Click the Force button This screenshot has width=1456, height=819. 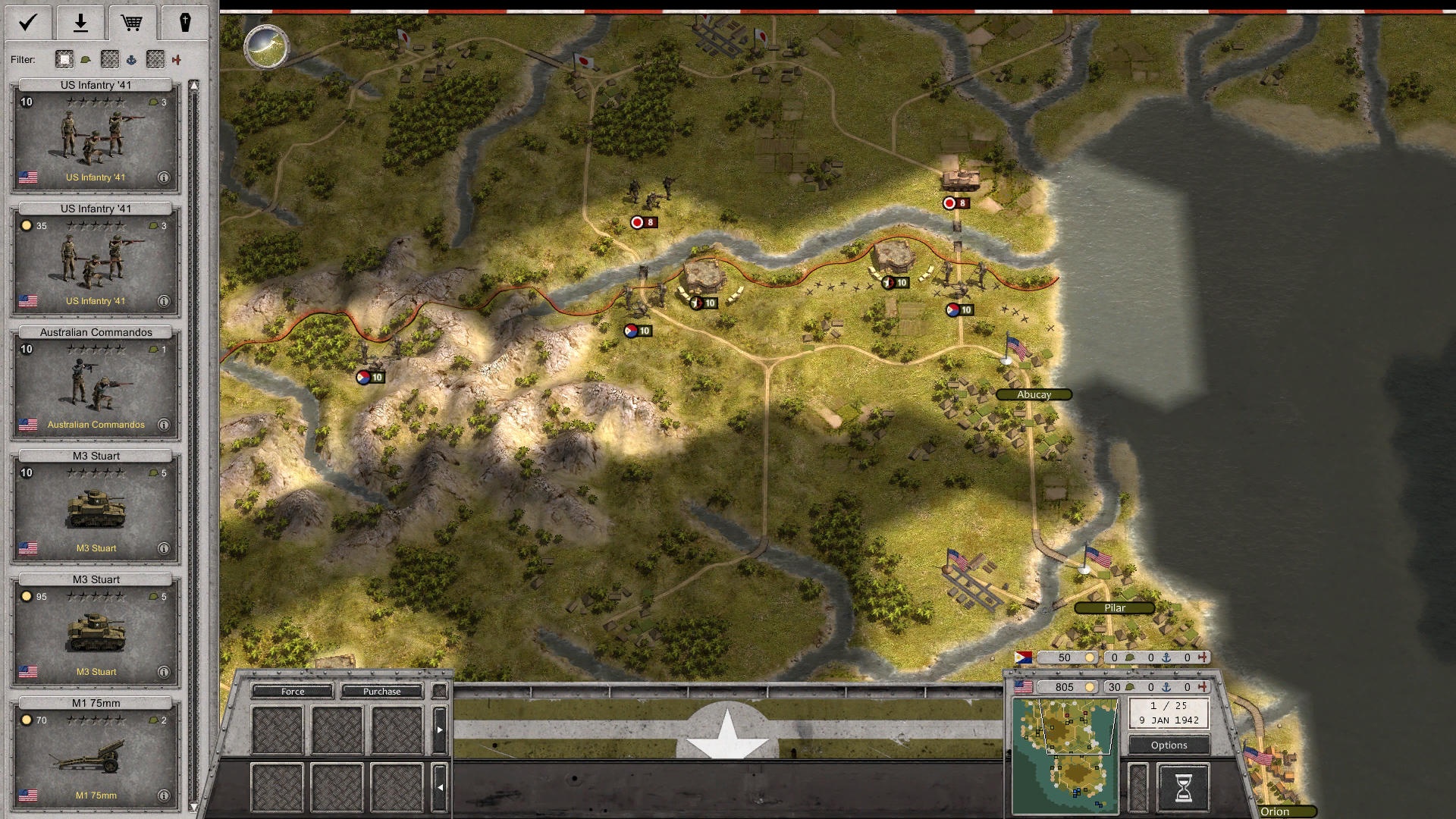pyautogui.click(x=293, y=692)
